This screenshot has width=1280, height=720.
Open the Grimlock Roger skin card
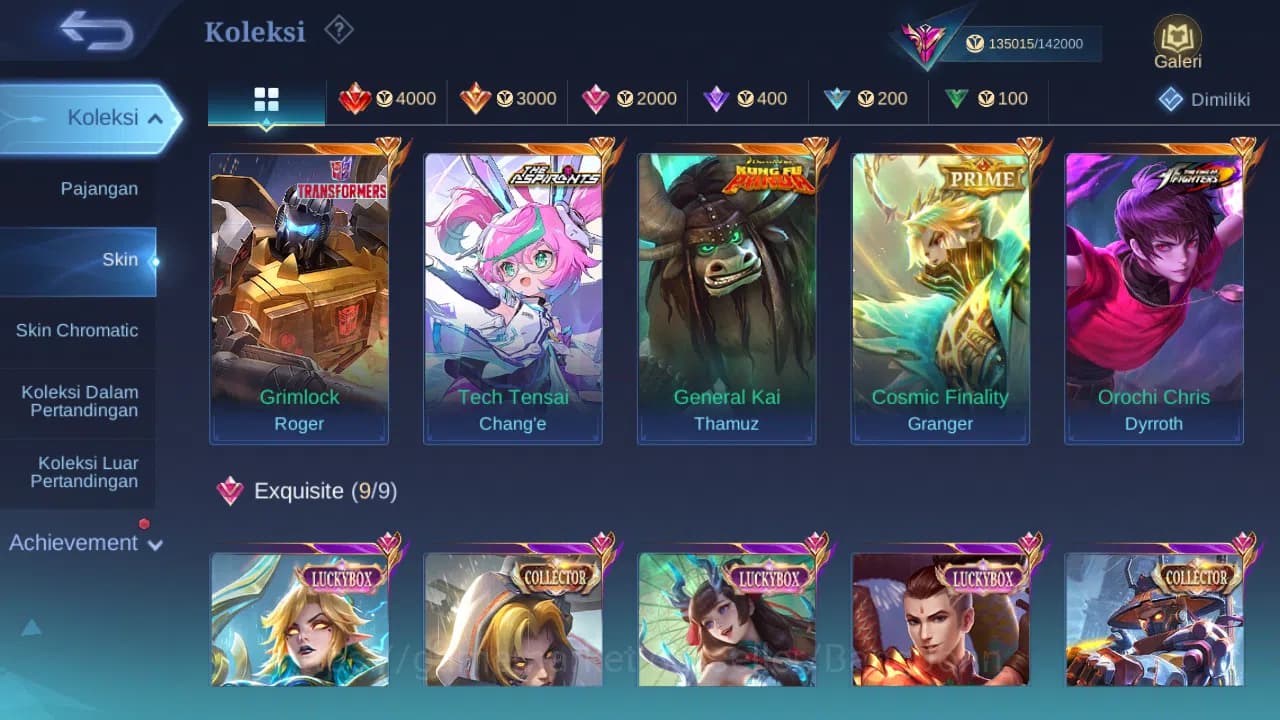click(299, 290)
